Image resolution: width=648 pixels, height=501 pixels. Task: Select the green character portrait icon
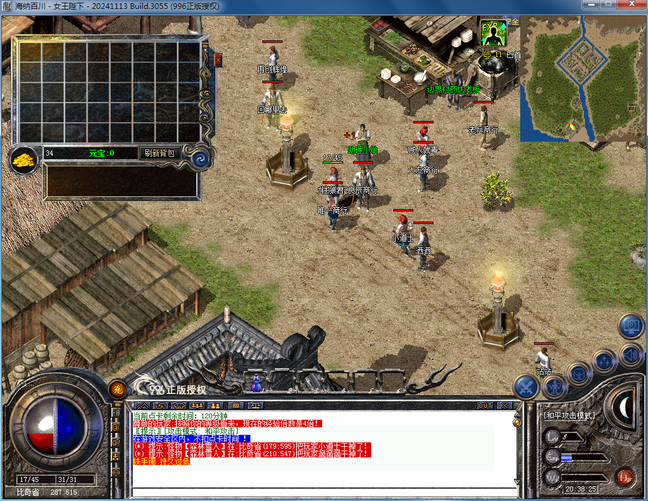click(491, 34)
